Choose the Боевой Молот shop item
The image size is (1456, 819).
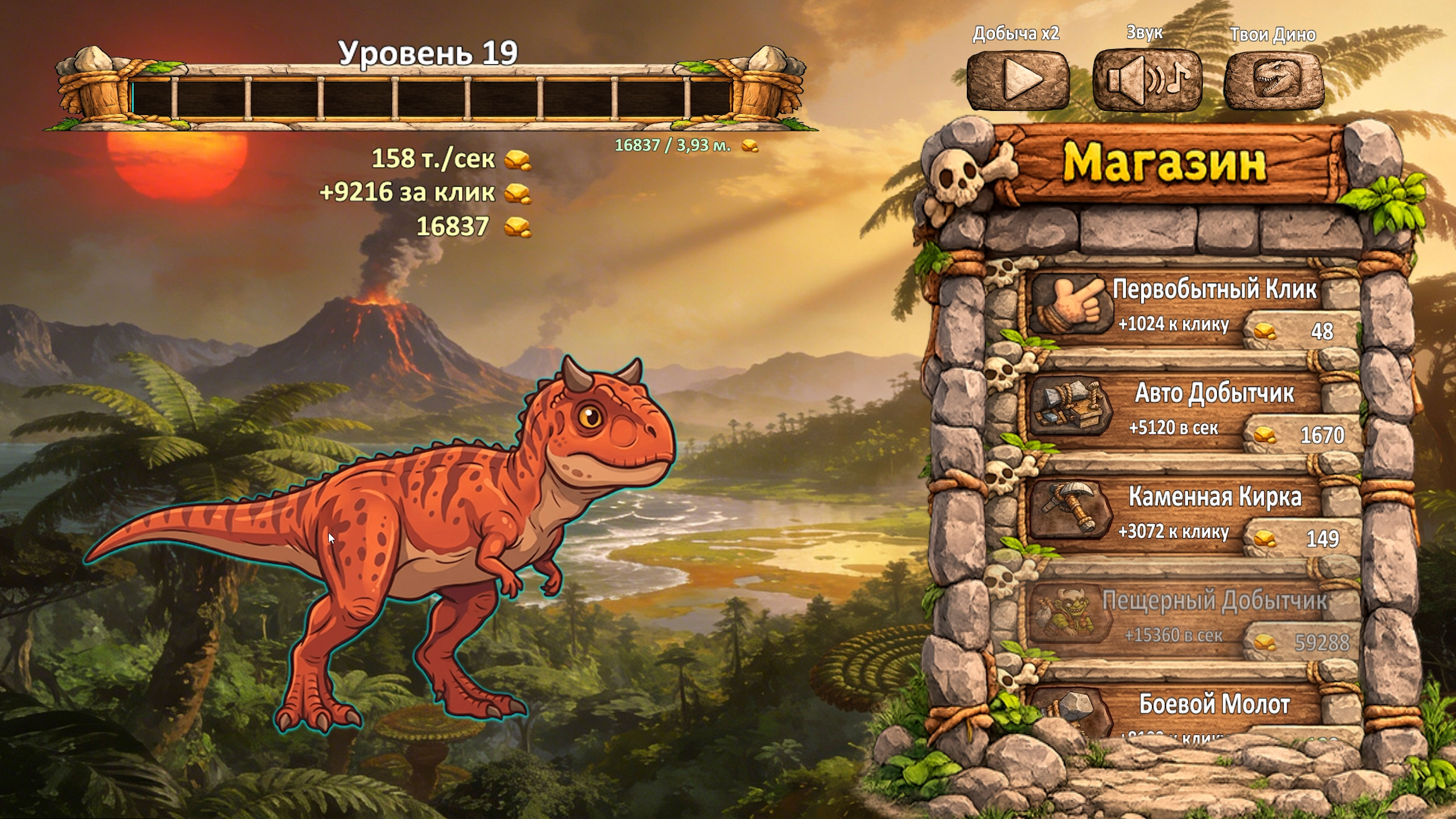[1194, 711]
